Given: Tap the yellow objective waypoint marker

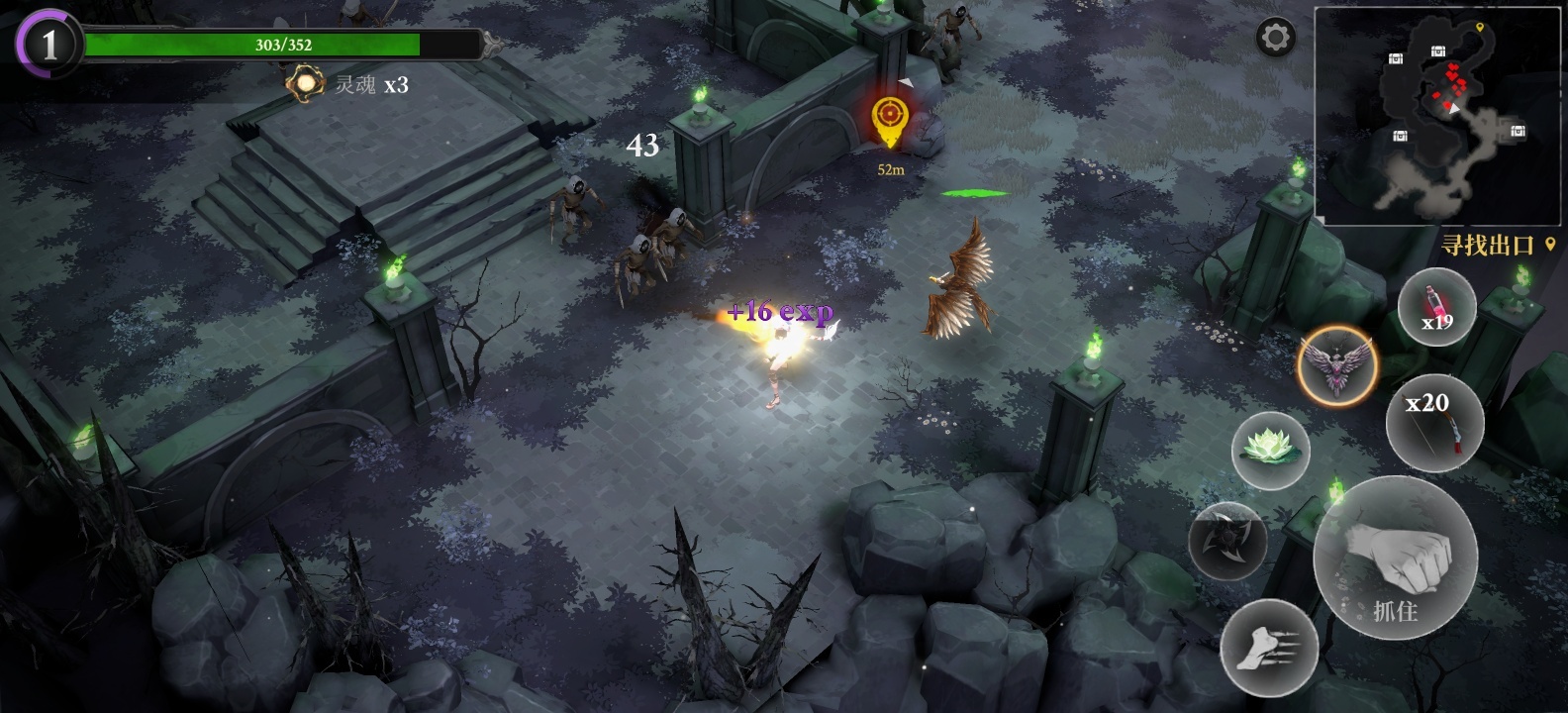Looking at the screenshot, I should click(x=889, y=121).
